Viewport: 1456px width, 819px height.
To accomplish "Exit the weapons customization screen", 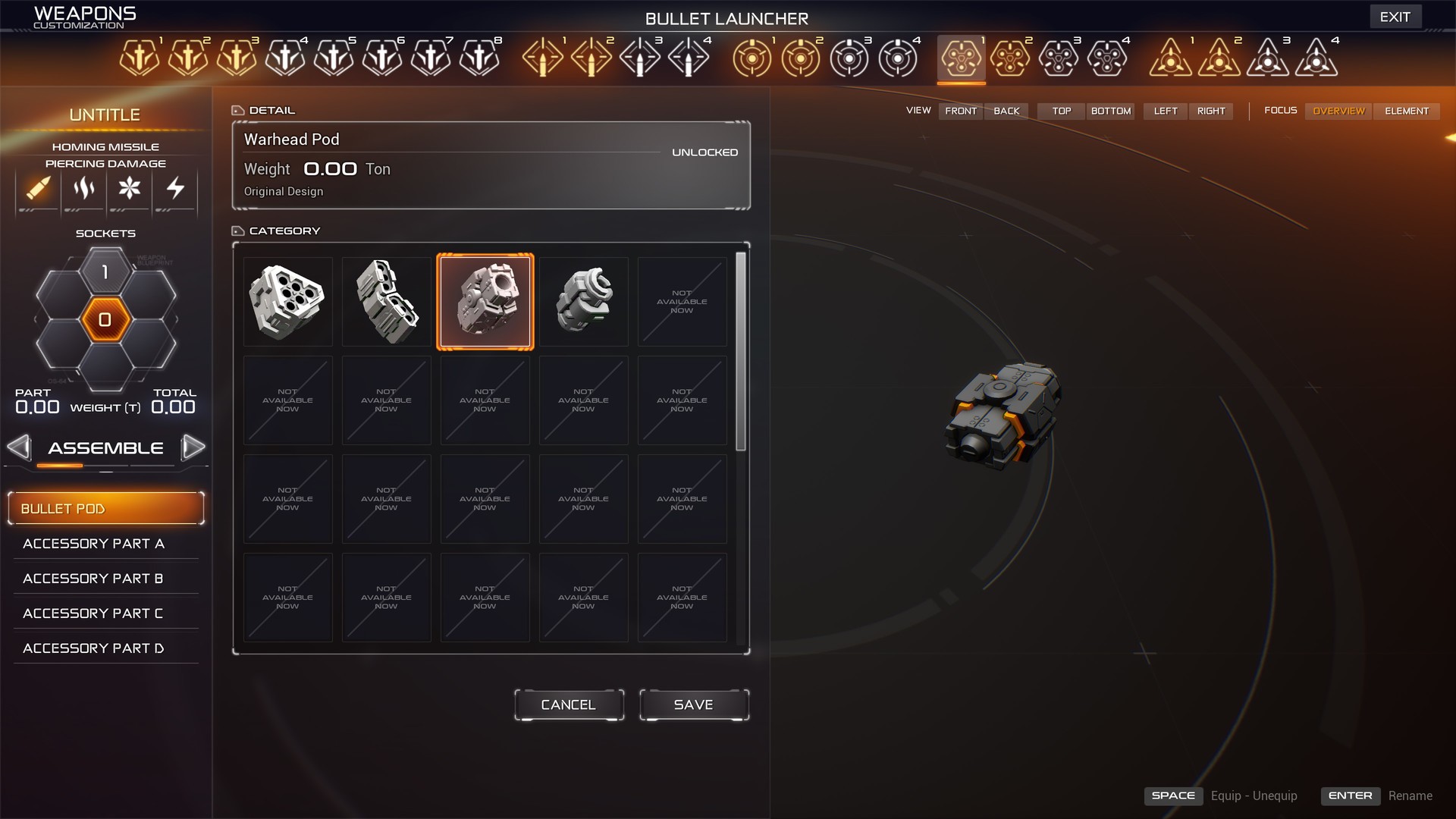I will click(x=1395, y=17).
